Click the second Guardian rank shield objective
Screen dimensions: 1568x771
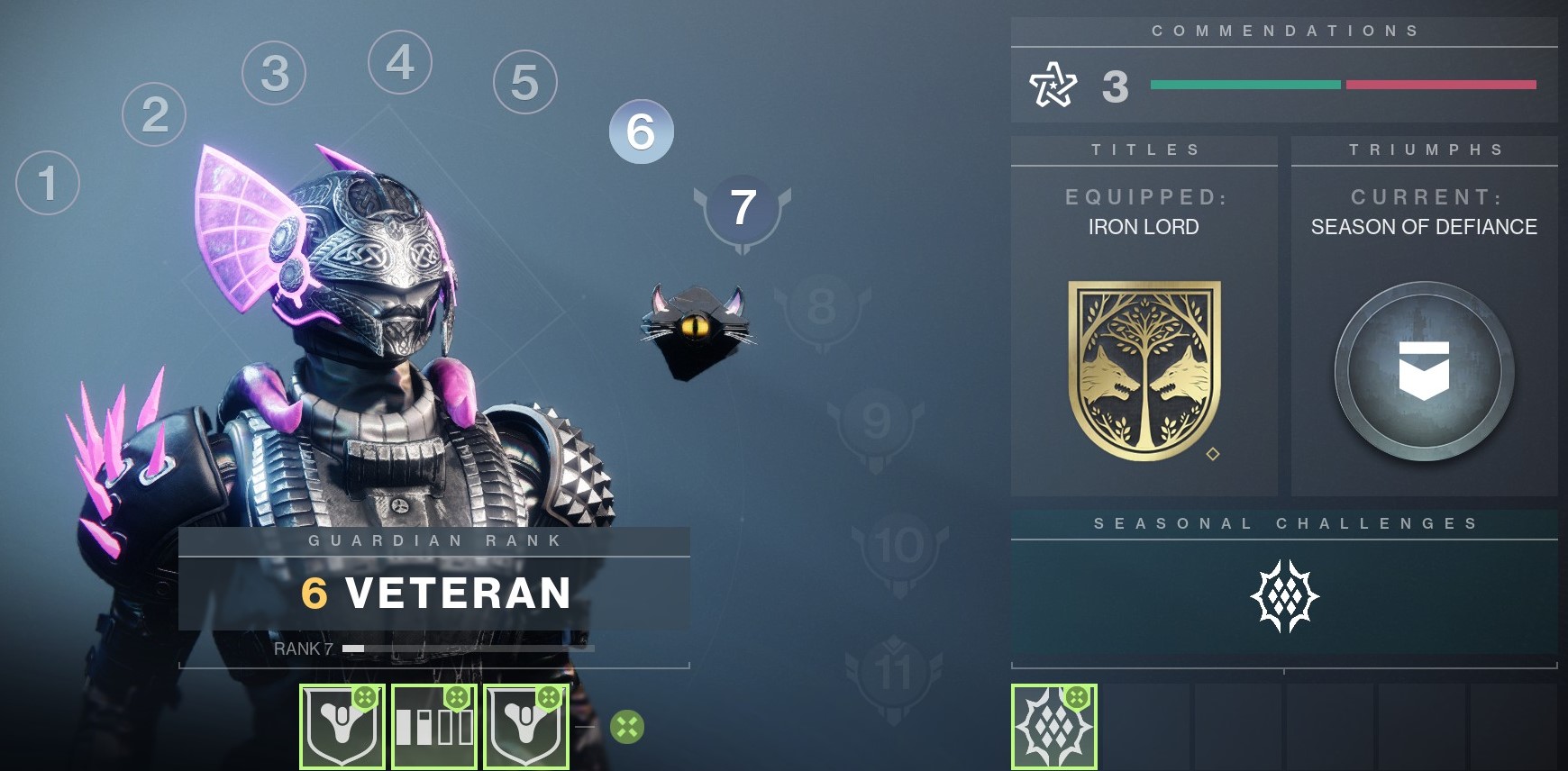[526, 727]
